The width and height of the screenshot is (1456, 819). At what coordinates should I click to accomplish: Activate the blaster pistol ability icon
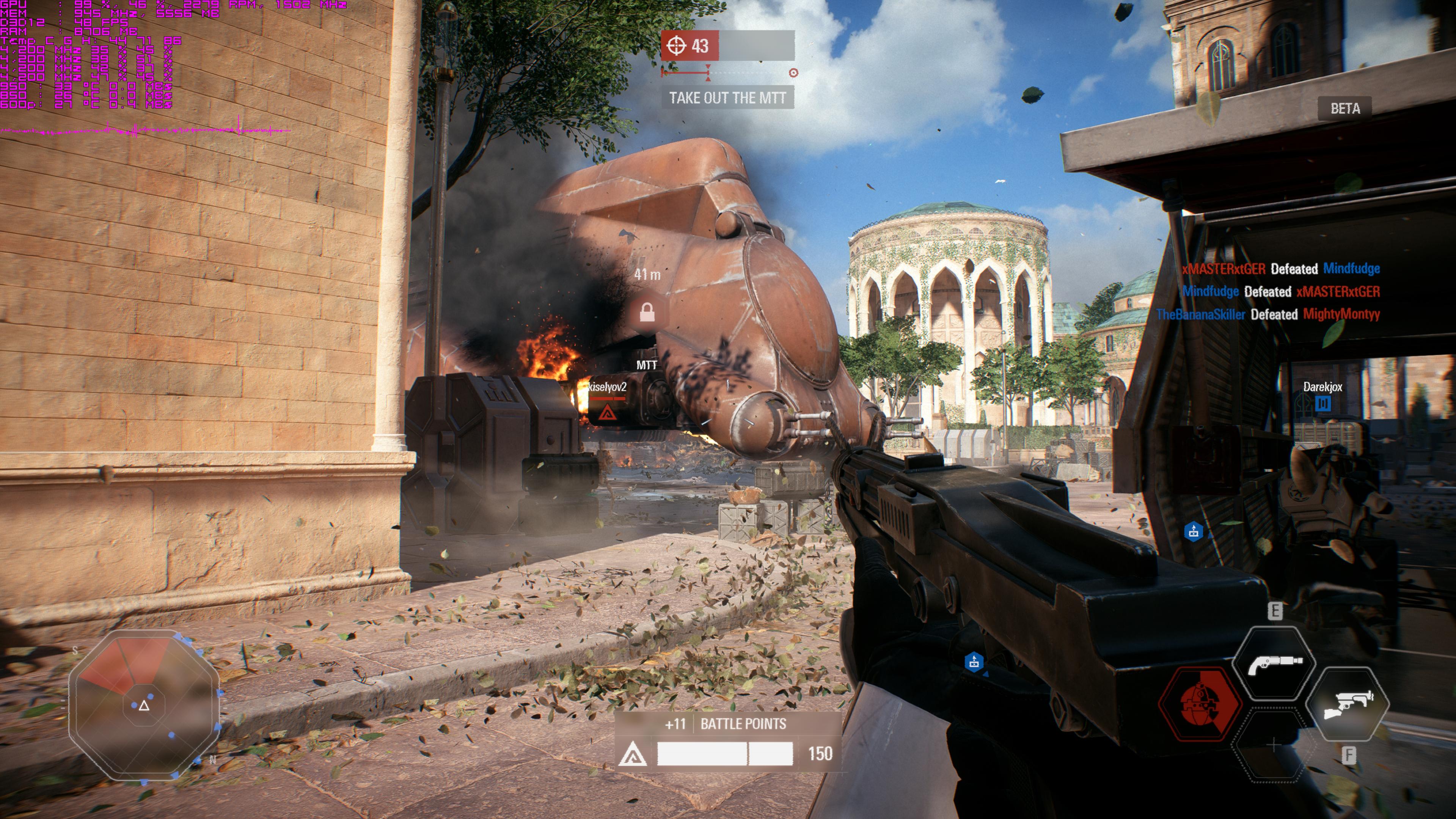click(x=1348, y=704)
